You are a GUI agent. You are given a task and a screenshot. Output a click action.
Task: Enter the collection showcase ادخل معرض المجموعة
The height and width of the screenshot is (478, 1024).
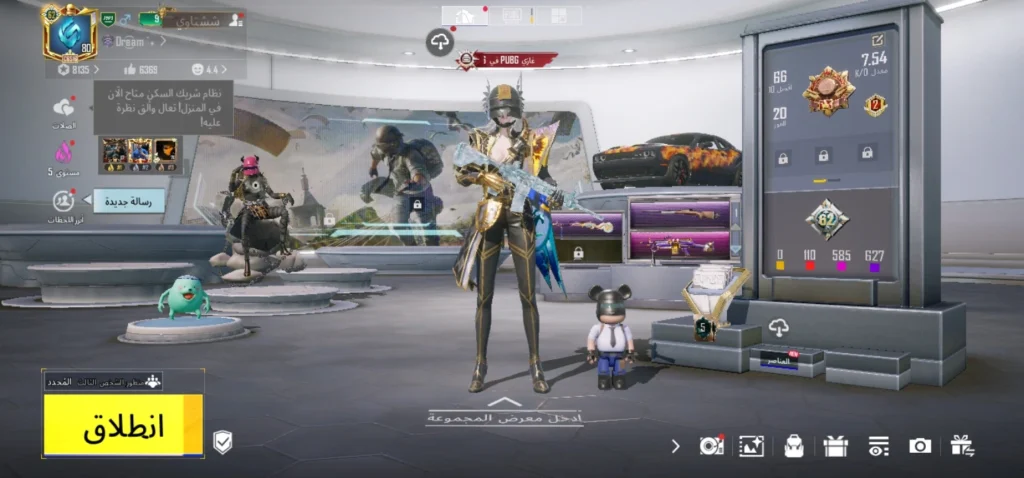(x=505, y=414)
